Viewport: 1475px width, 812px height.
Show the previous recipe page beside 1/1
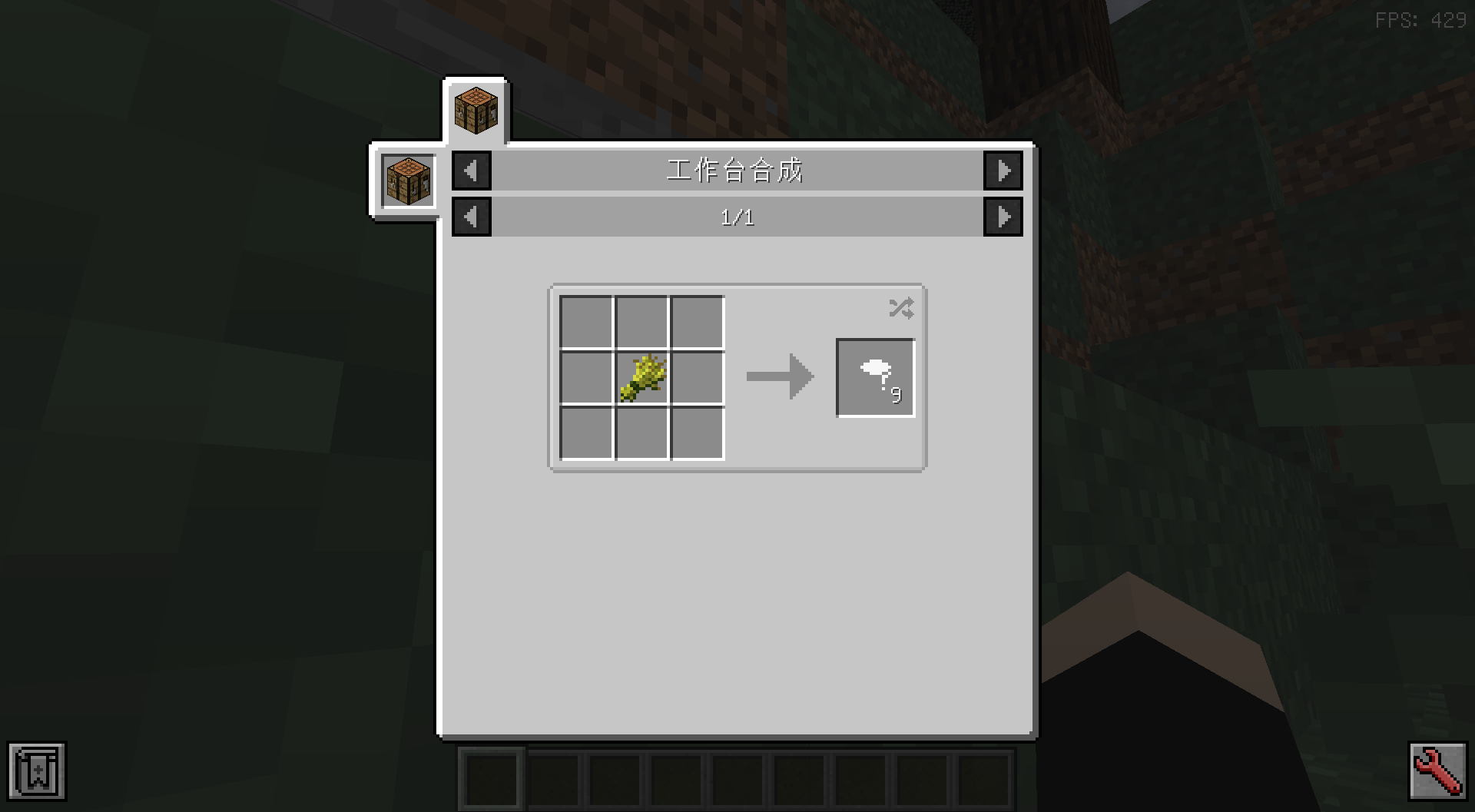tap(471, 217)
